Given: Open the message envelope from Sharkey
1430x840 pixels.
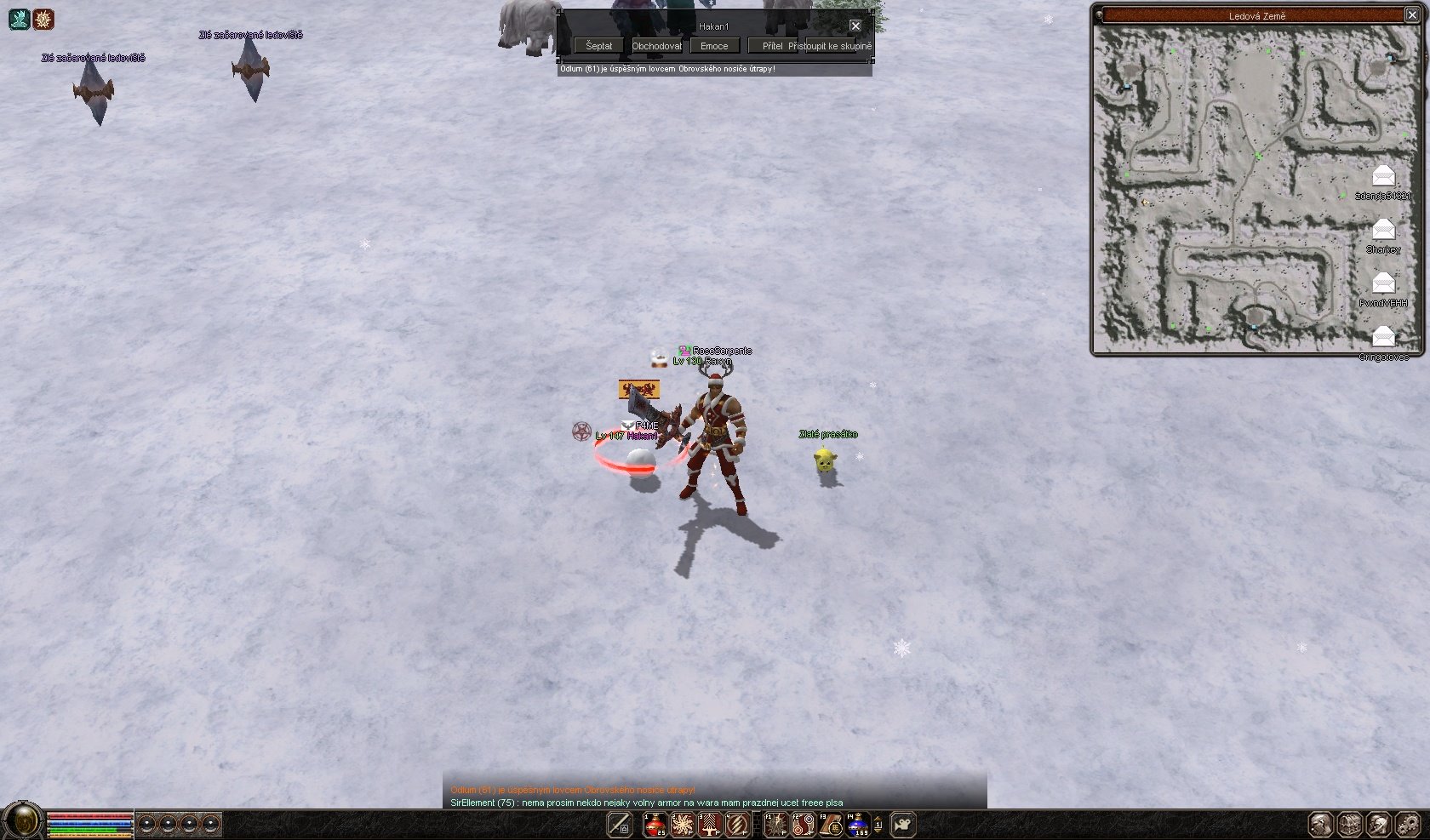Looking at the screenshot, I should (x=1383, y=230).
